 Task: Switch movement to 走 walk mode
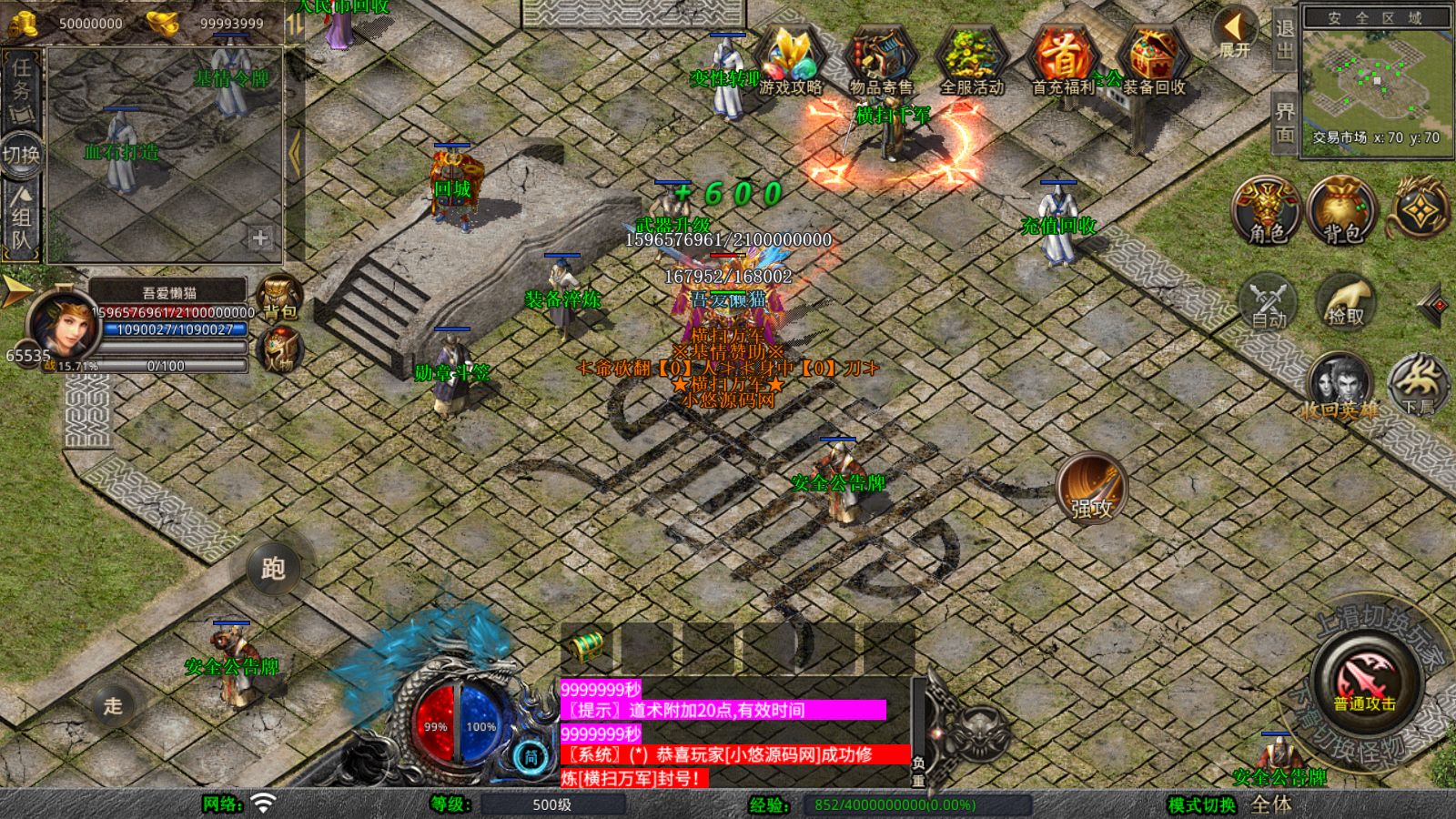(x=113, y=705)
